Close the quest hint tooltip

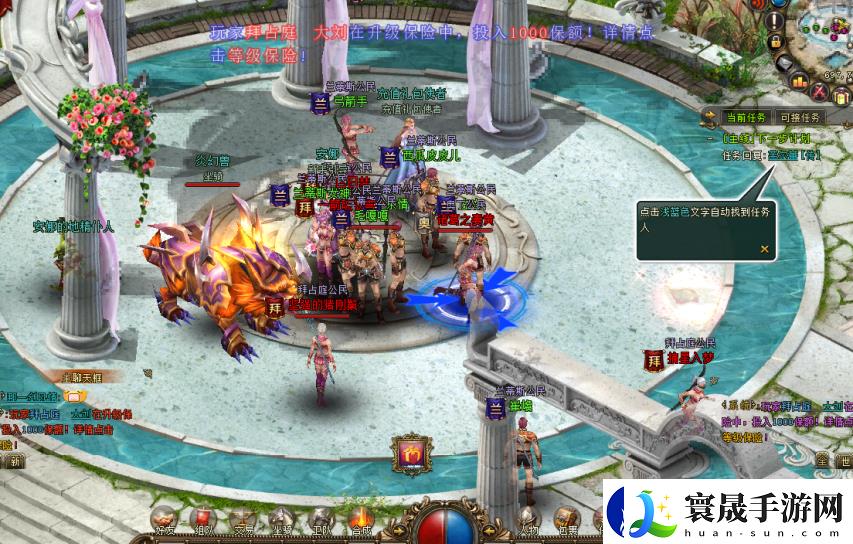765,249
